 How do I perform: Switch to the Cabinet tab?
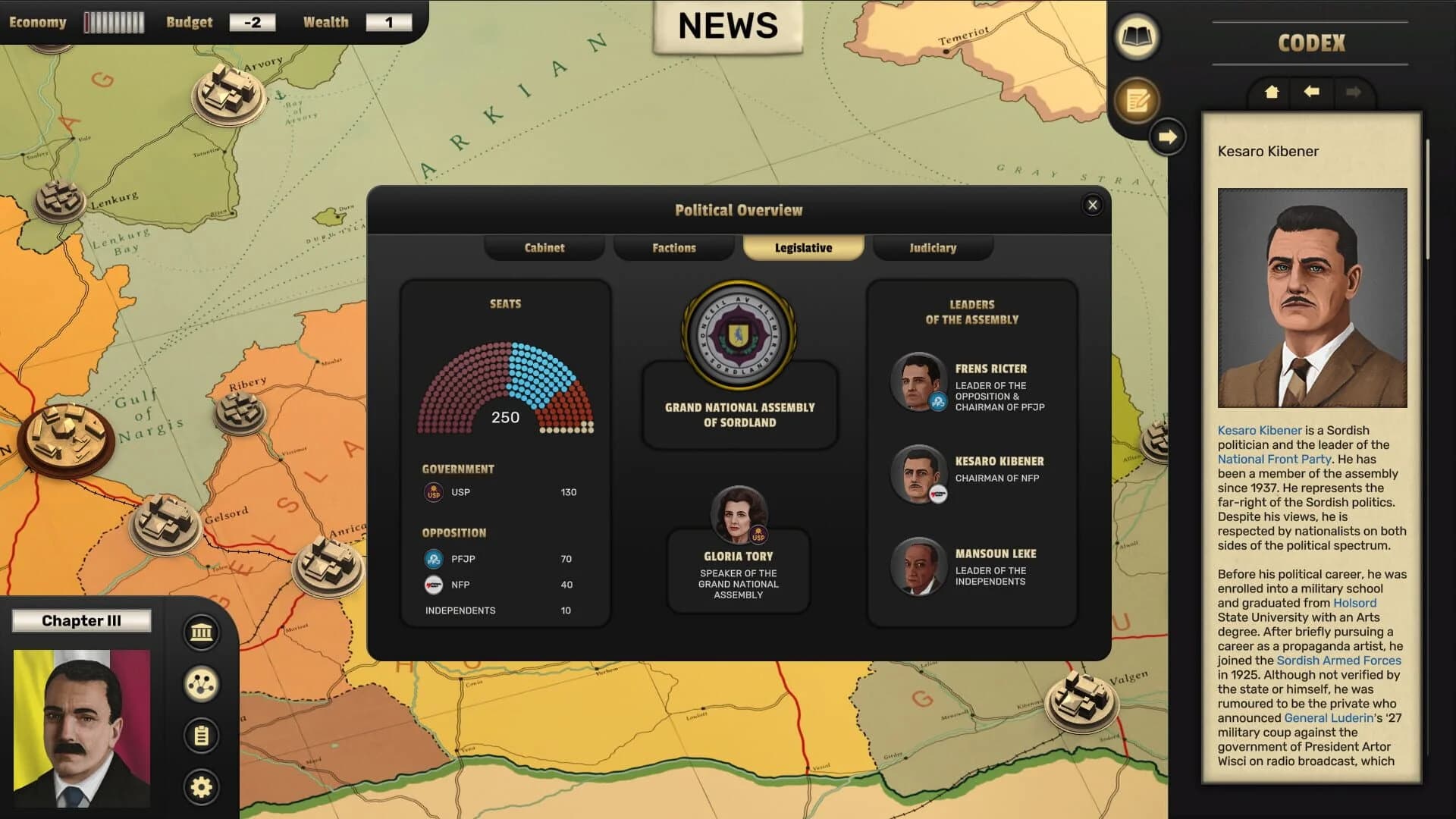(x=544, y=247)
